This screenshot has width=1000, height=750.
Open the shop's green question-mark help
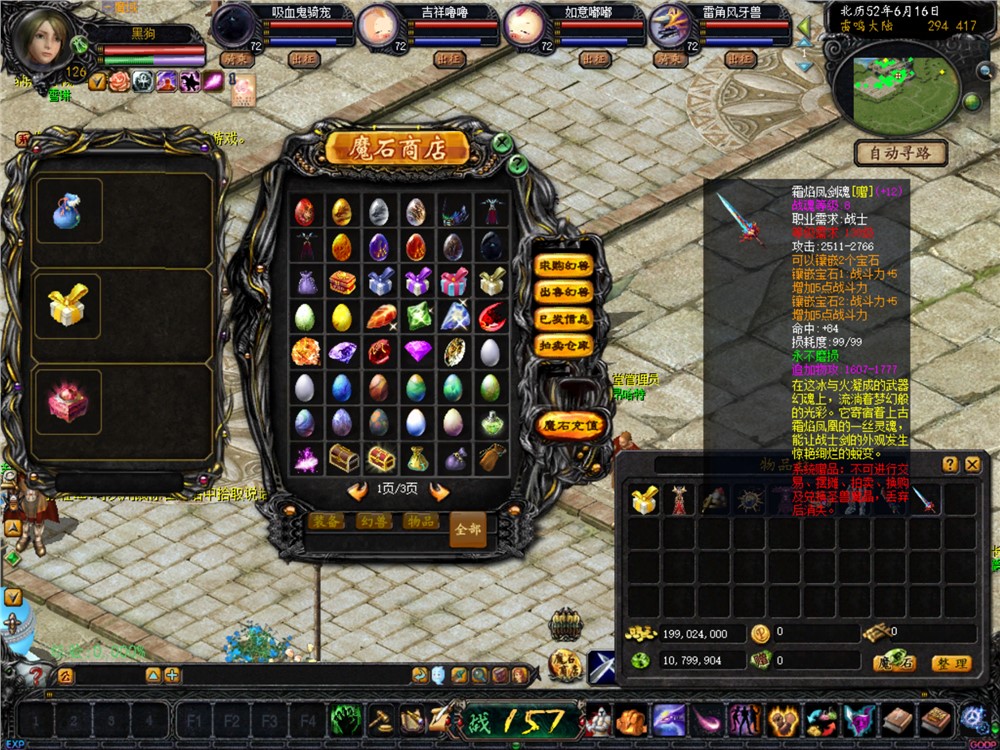point(517,164)
